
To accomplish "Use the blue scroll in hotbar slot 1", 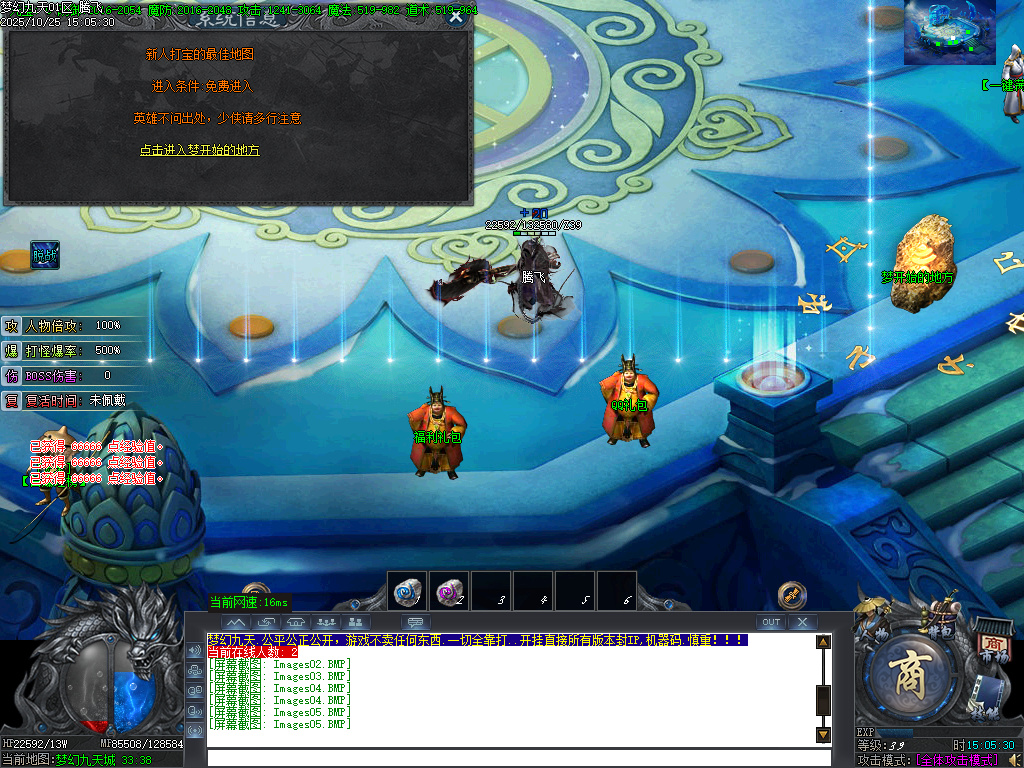I will click(407, 591).
